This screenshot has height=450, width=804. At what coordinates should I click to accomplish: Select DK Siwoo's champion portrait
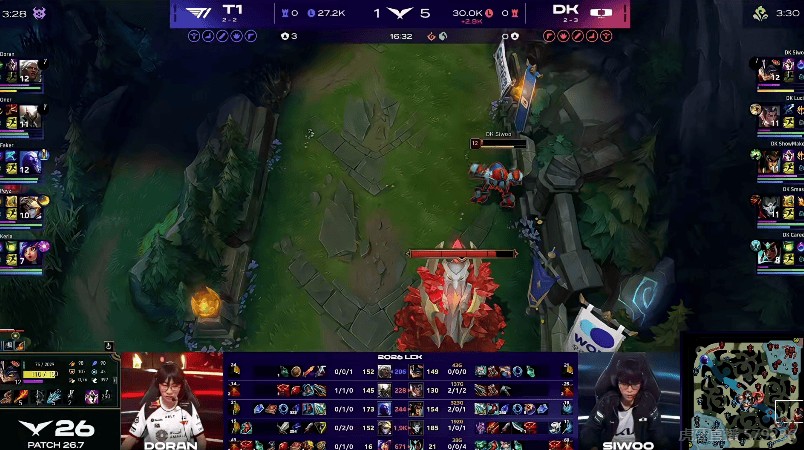coord(767,71)
